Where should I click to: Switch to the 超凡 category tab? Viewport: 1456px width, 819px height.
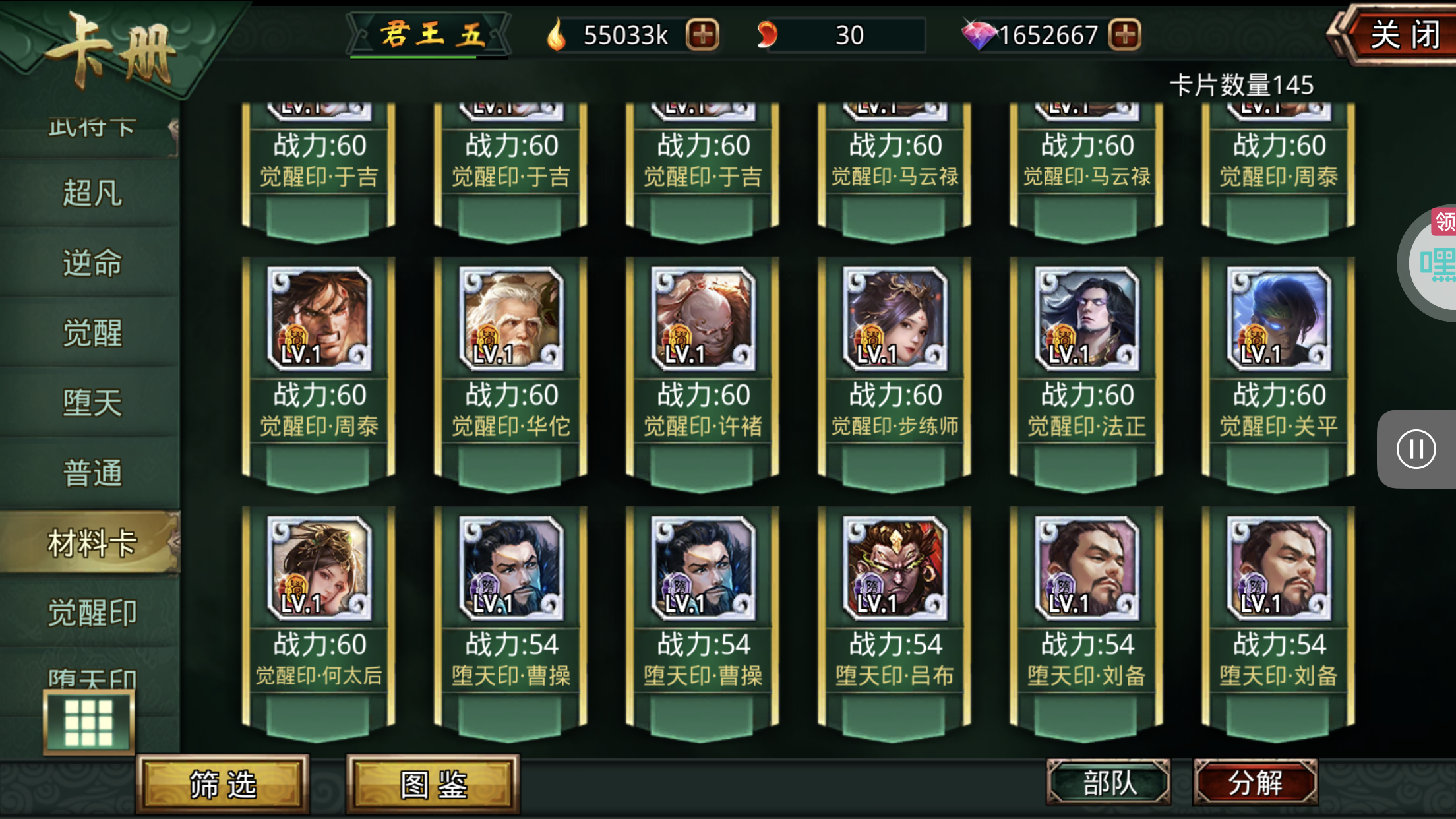[x=92, y=193]
